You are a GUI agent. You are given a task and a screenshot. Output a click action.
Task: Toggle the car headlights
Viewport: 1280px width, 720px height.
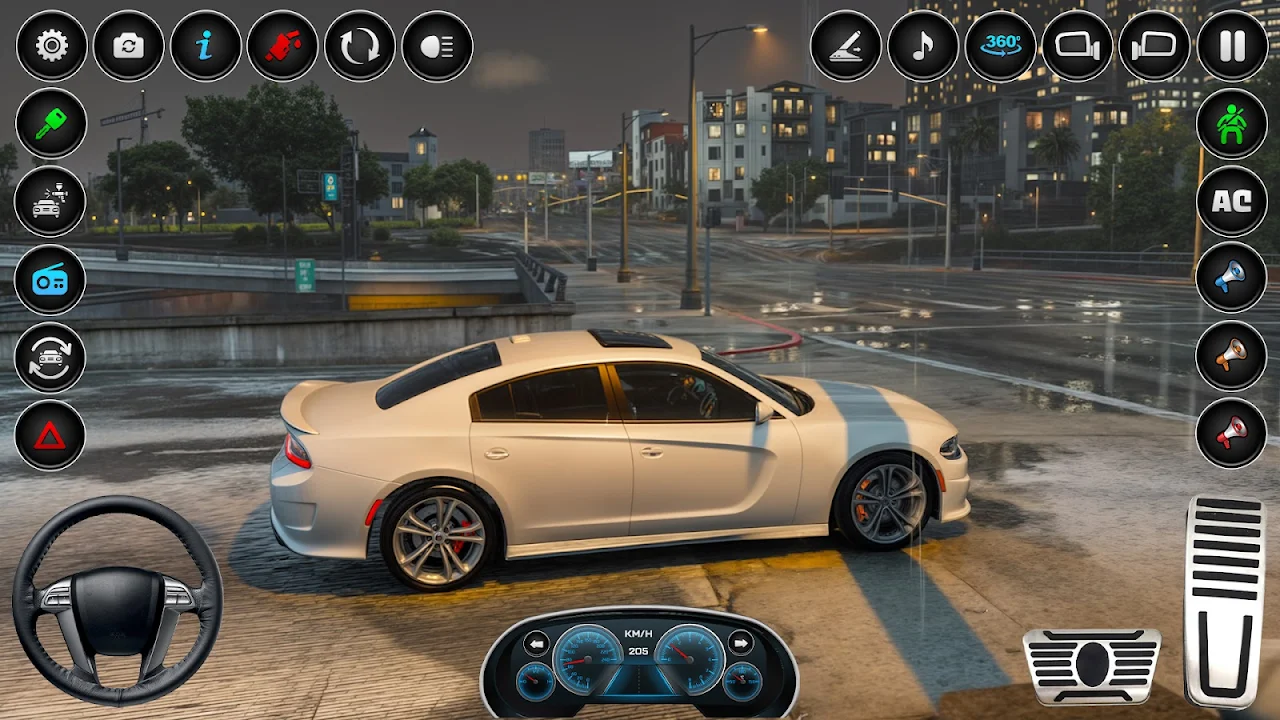click(x=437, y=46)
